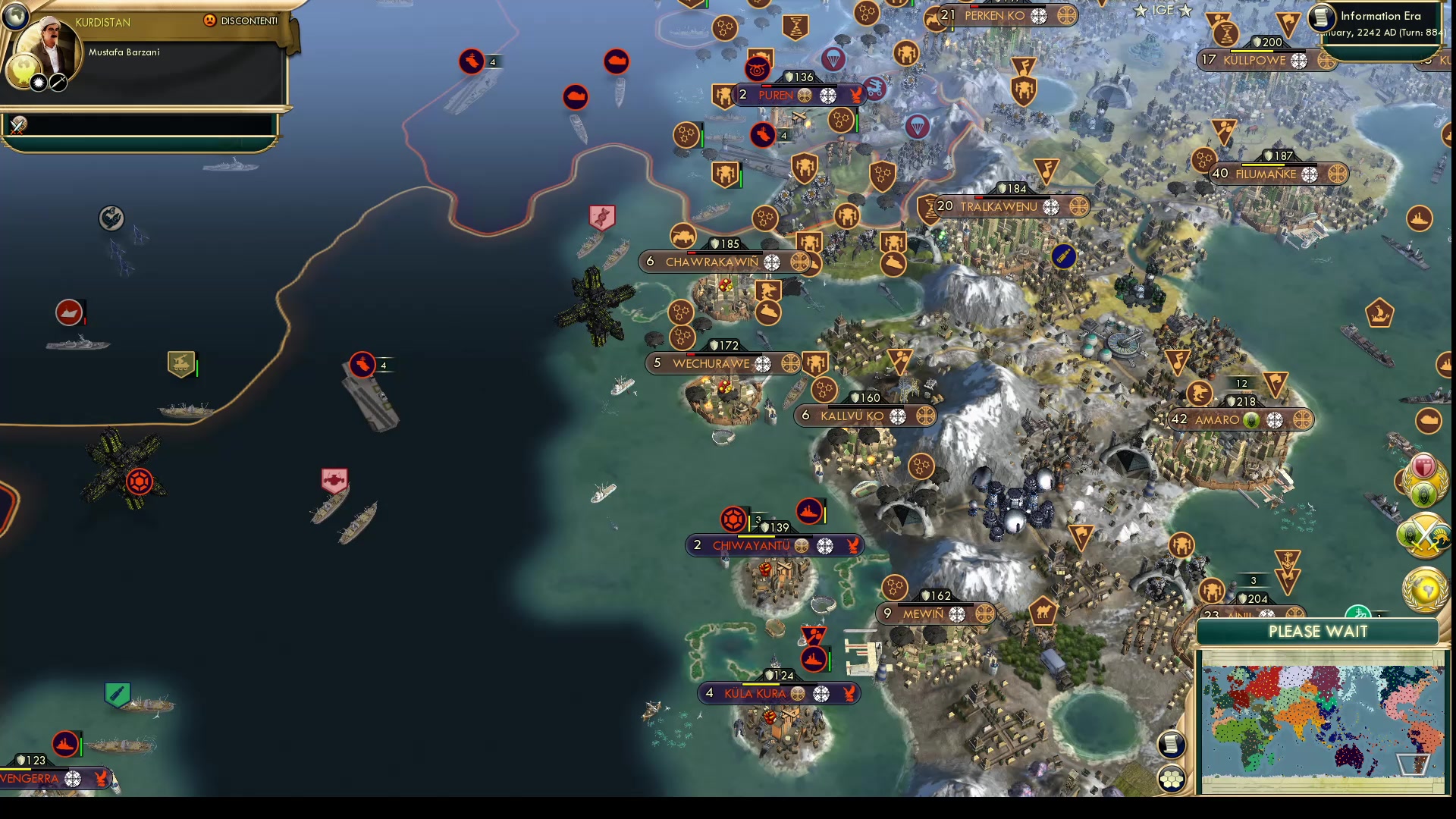The image size is (1456, 819).
Task: Open the globe world overview medal icon
Action: tap(1425, 584)
